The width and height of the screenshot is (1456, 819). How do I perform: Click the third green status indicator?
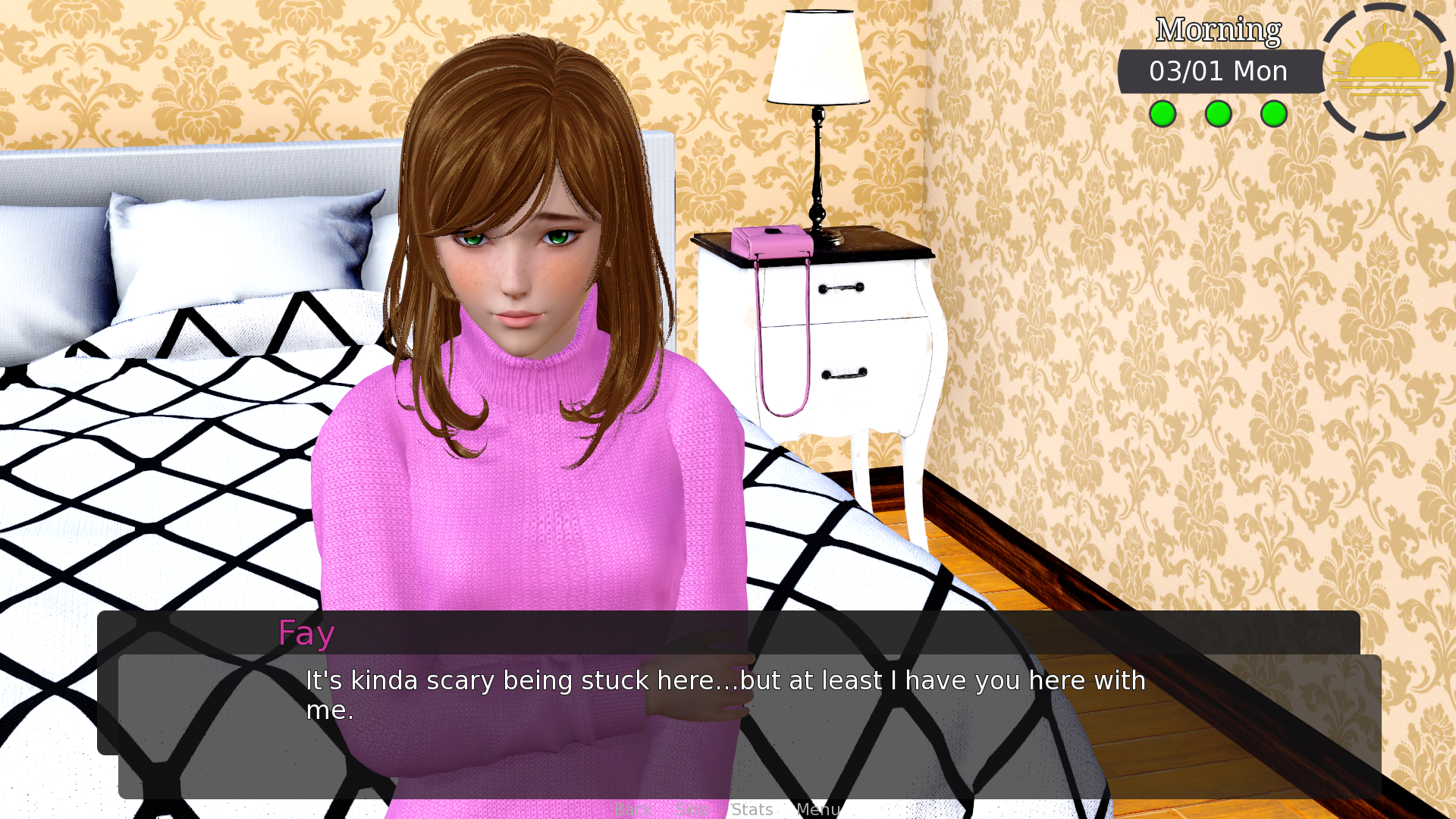click(x=1273, y=115)
